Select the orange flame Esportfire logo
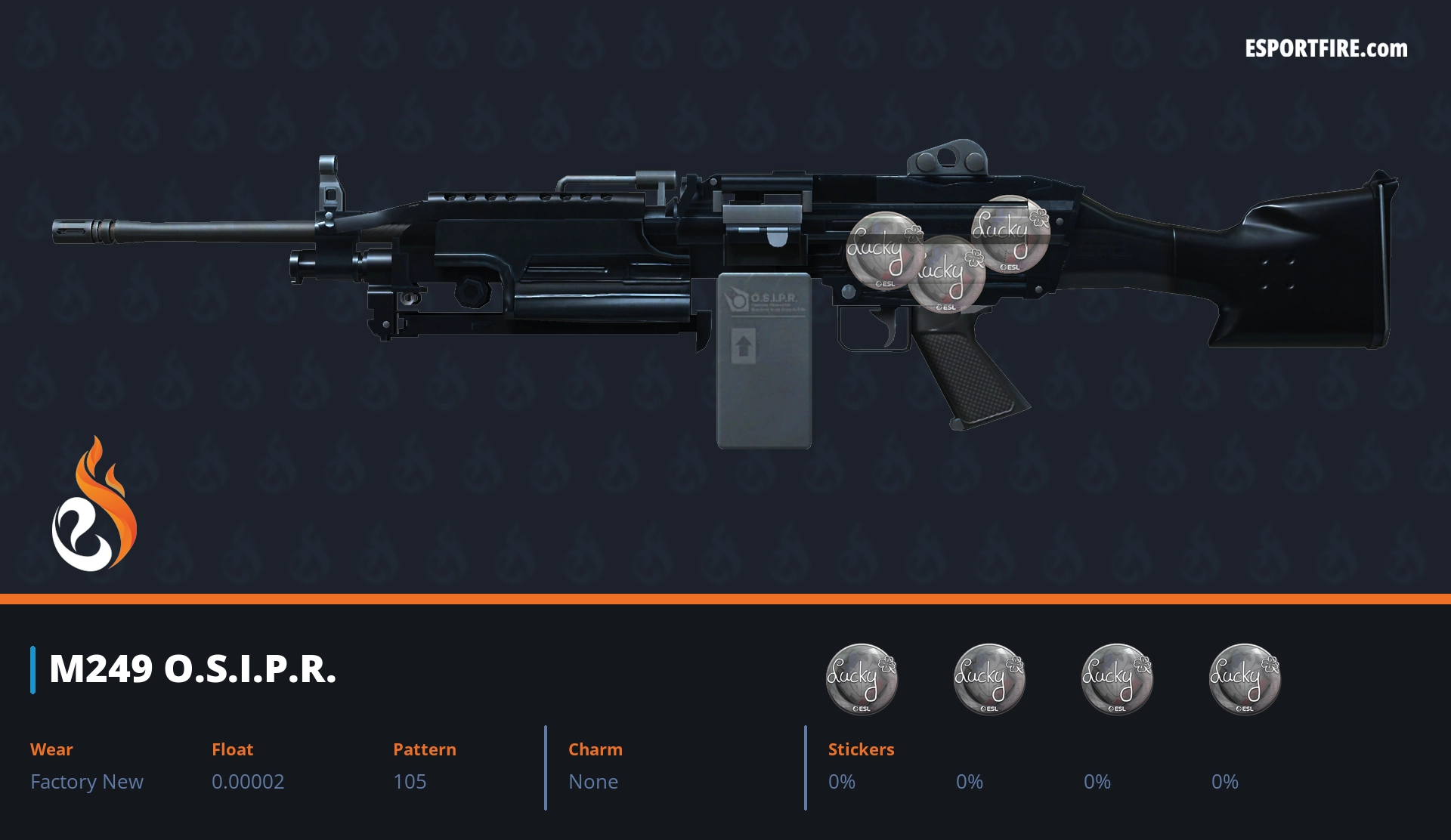 tap(94, 505)
